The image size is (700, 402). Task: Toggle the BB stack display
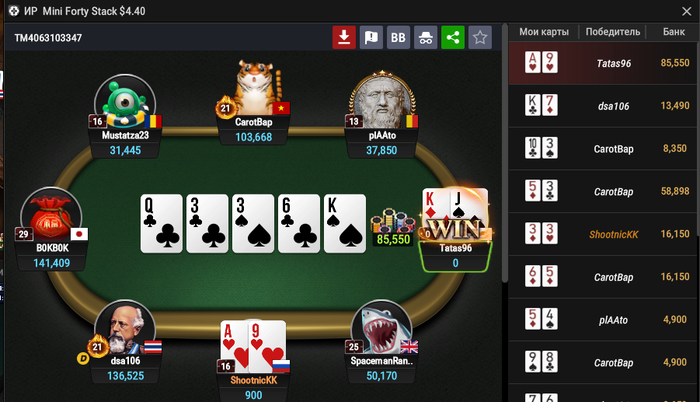pos(398,38)
